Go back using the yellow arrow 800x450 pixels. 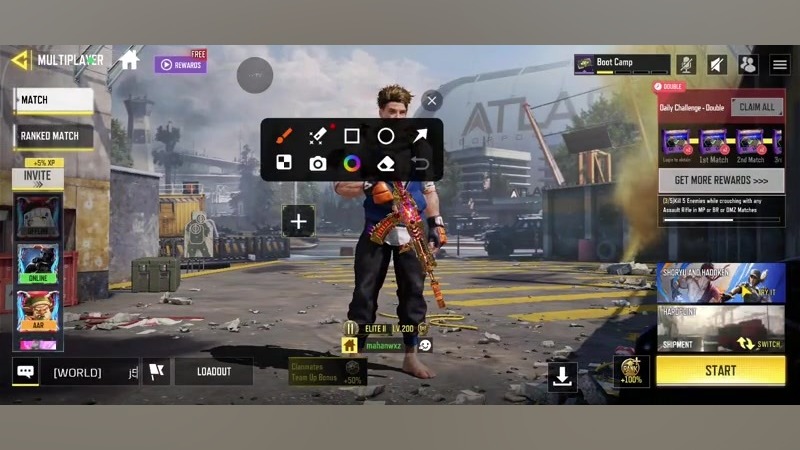(19, 60)
